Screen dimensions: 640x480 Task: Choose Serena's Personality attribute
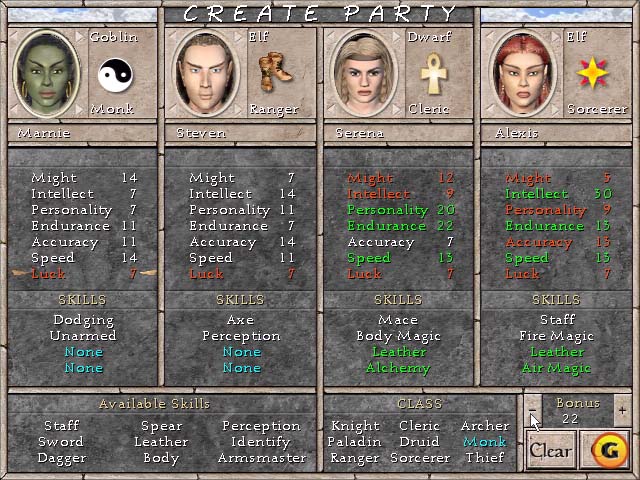pos(400,210)
